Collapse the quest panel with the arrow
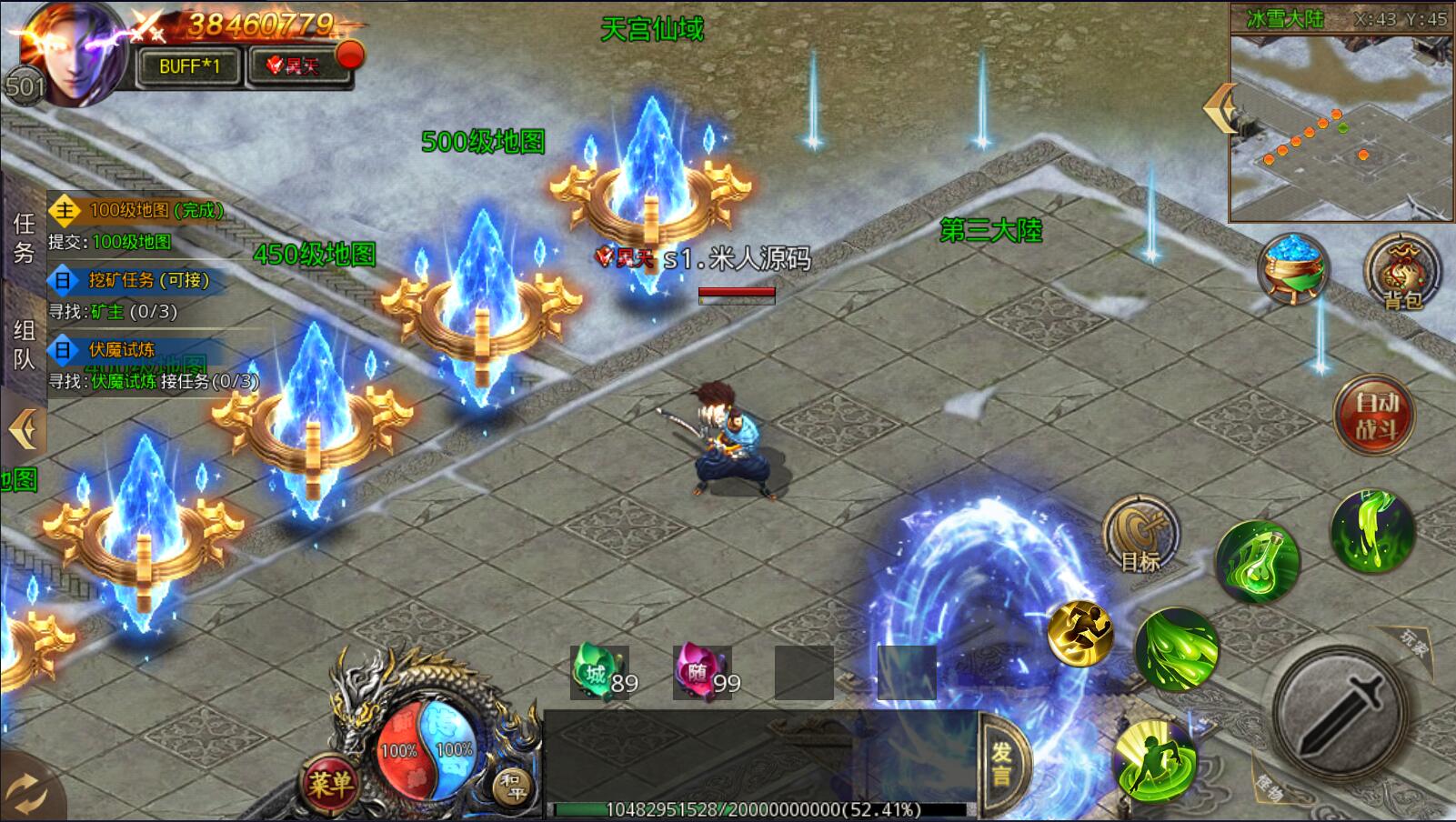 click(24, 429)
